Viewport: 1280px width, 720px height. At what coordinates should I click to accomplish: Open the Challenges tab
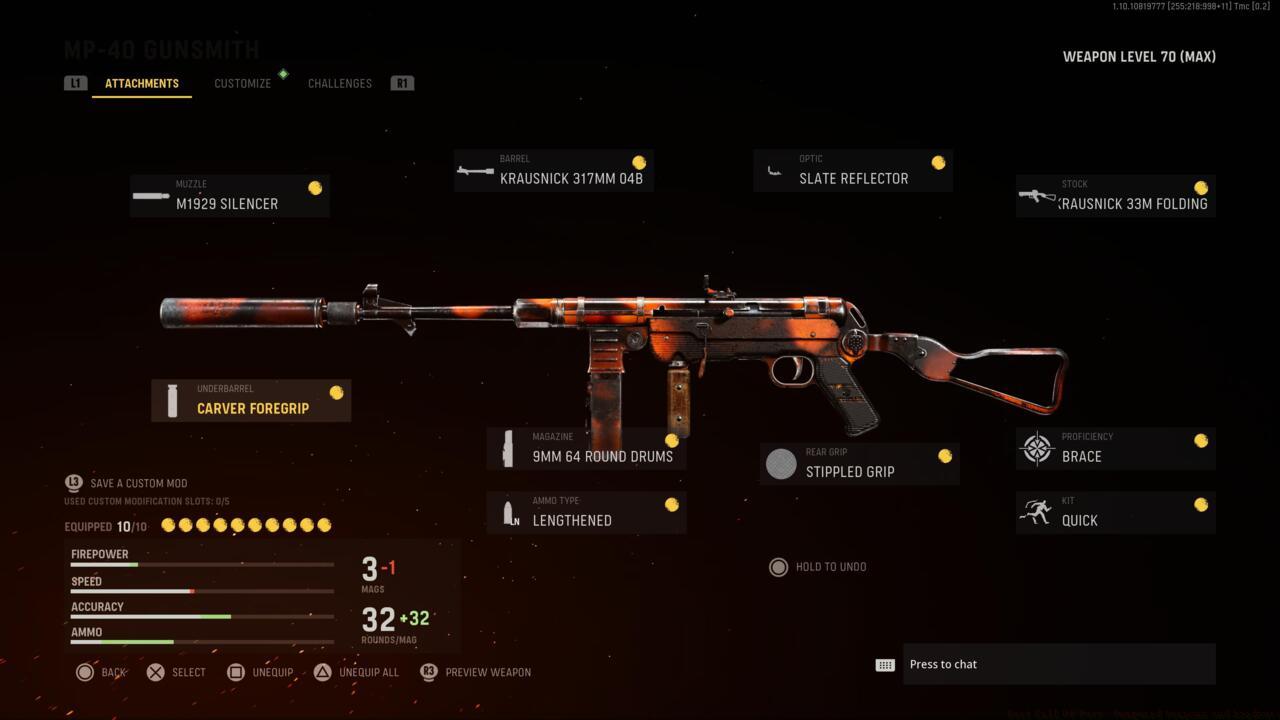click(x=339, y=83)
